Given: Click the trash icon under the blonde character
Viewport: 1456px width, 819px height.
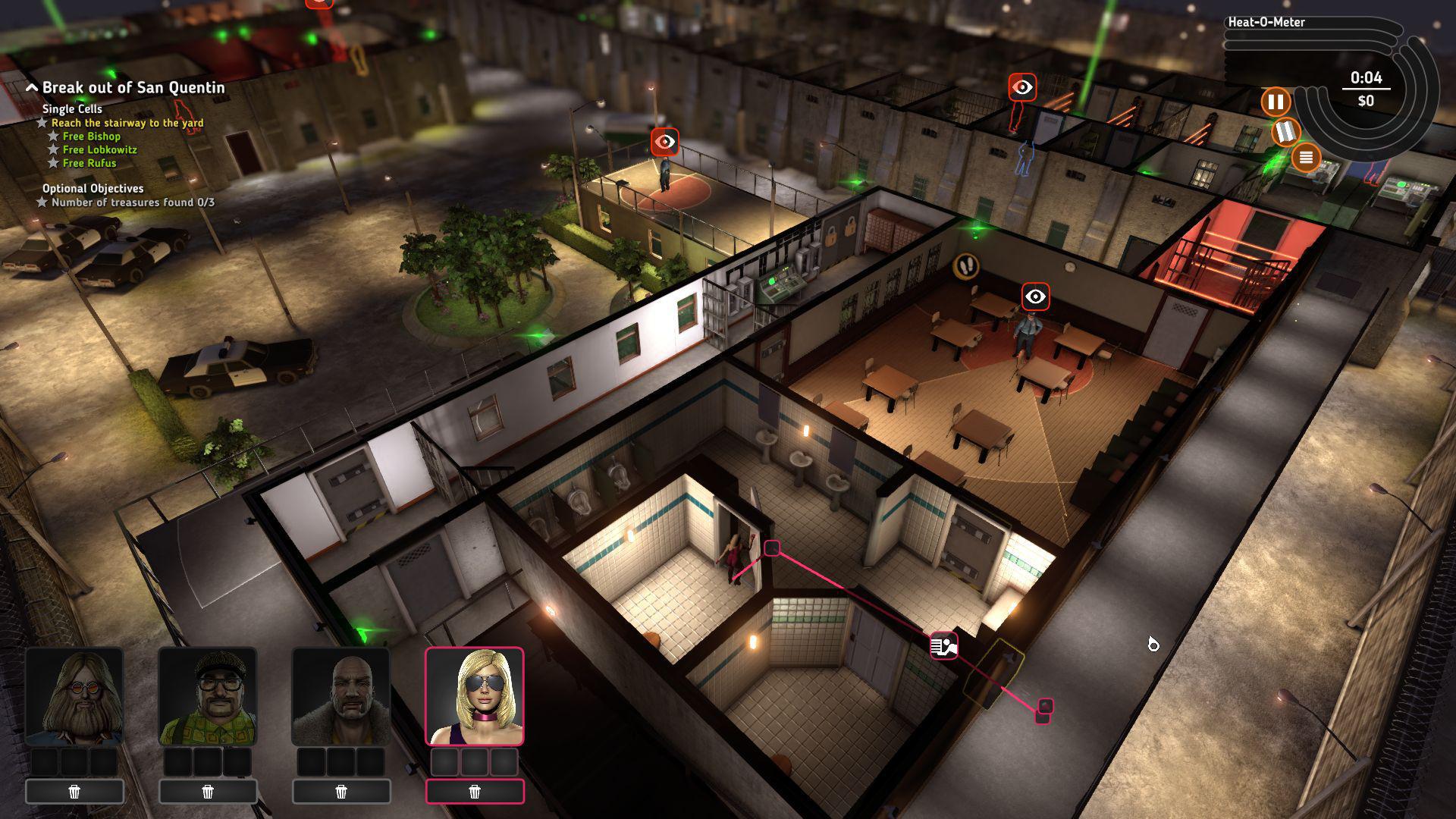Looking at the screenshot, I should tap(475, 791).
